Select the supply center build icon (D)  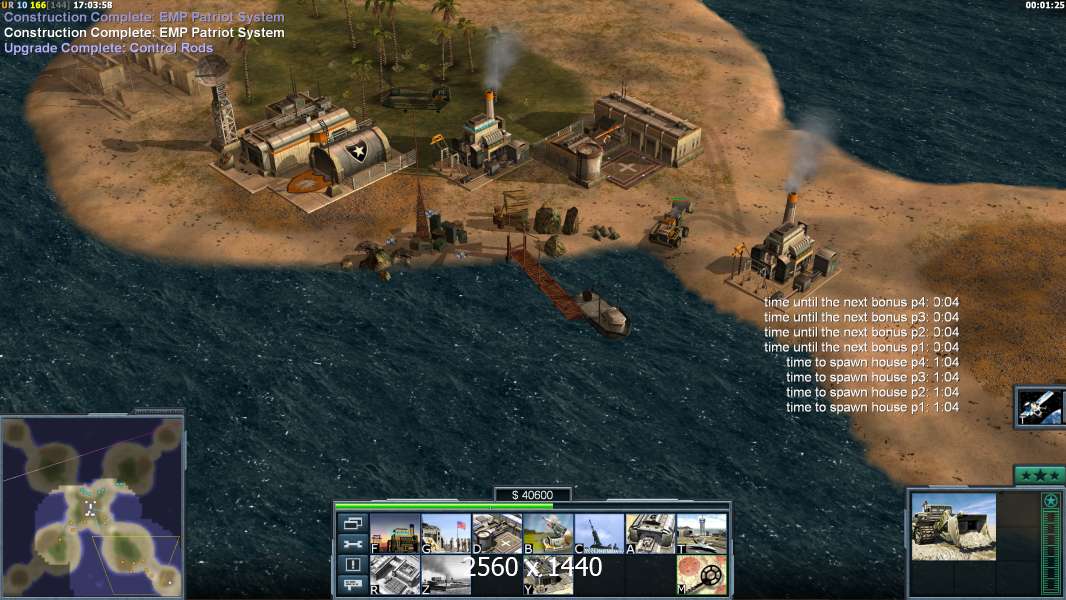(x=496, y=533)
